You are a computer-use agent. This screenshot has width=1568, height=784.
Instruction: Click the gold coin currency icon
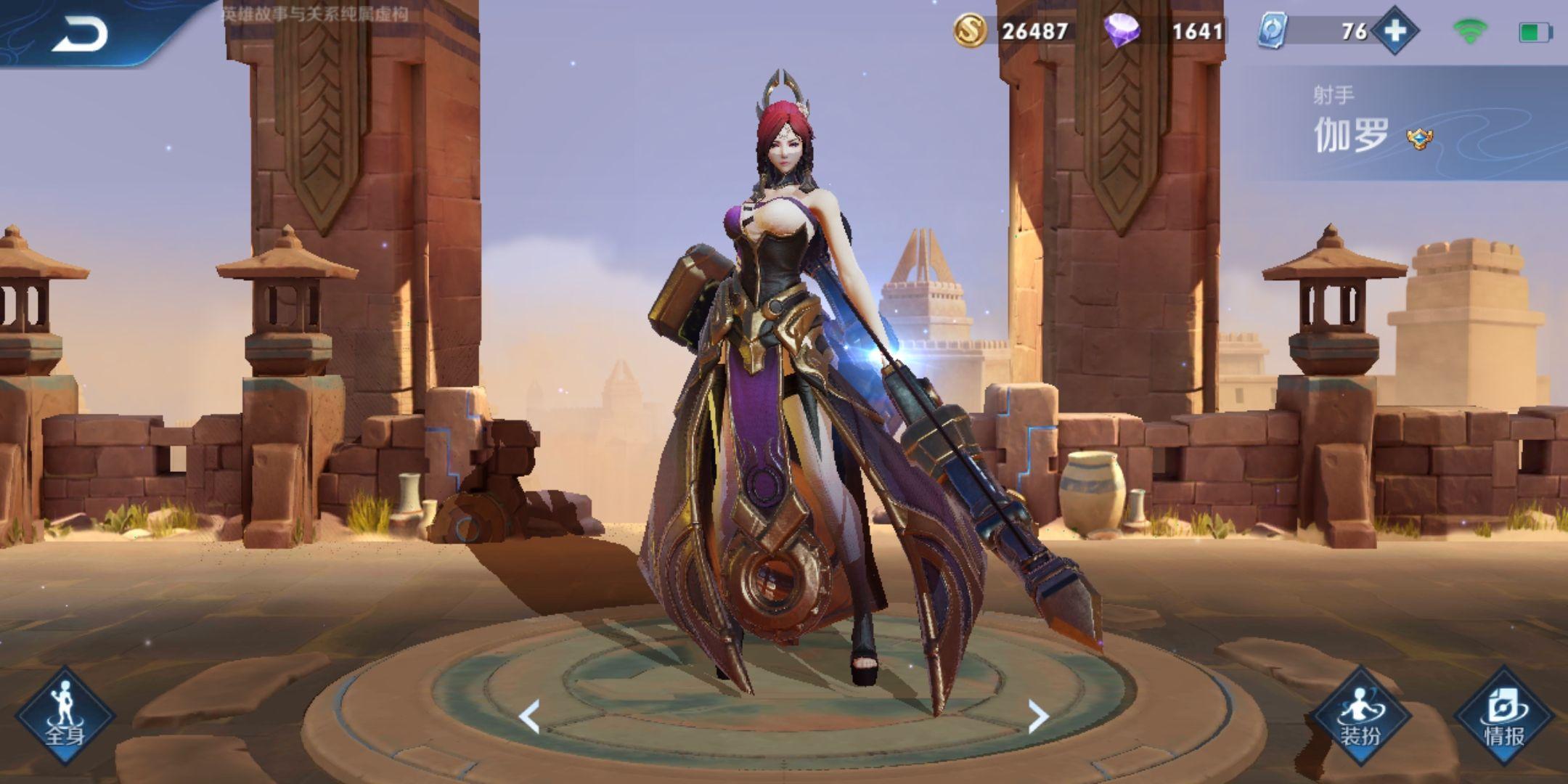point(970,31)
